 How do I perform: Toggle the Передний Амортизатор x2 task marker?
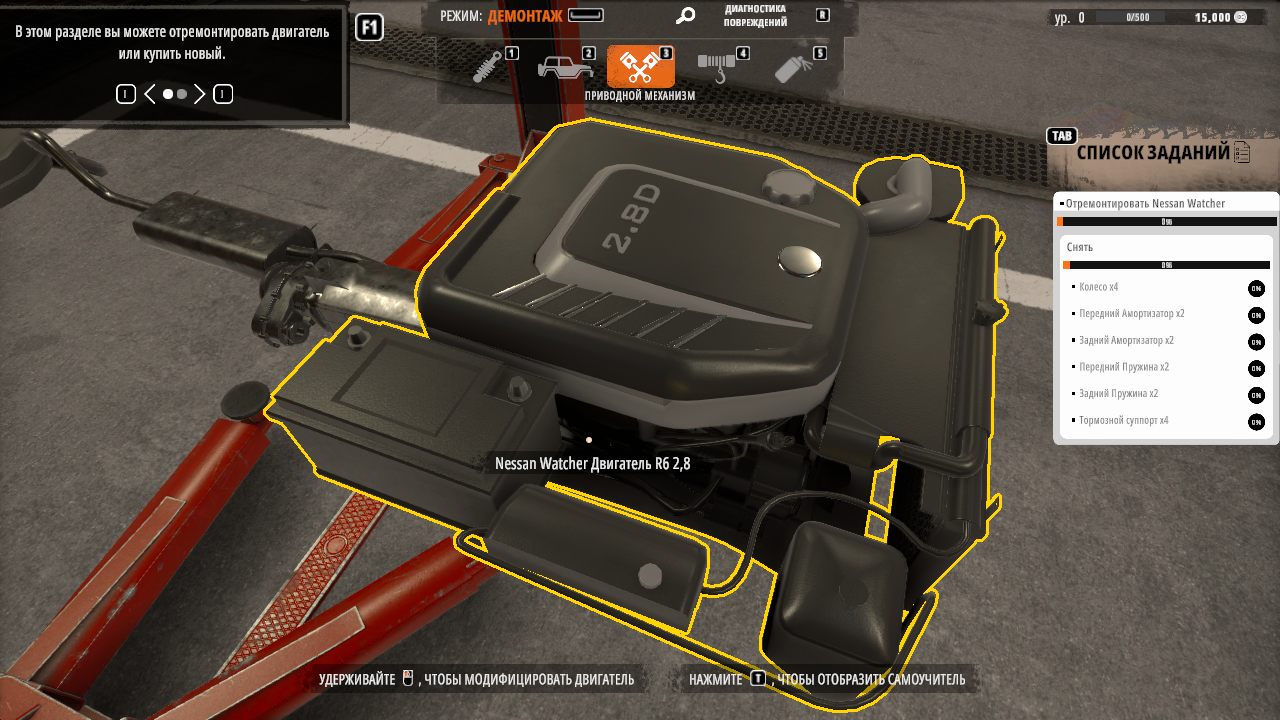tap(1256, 315)
